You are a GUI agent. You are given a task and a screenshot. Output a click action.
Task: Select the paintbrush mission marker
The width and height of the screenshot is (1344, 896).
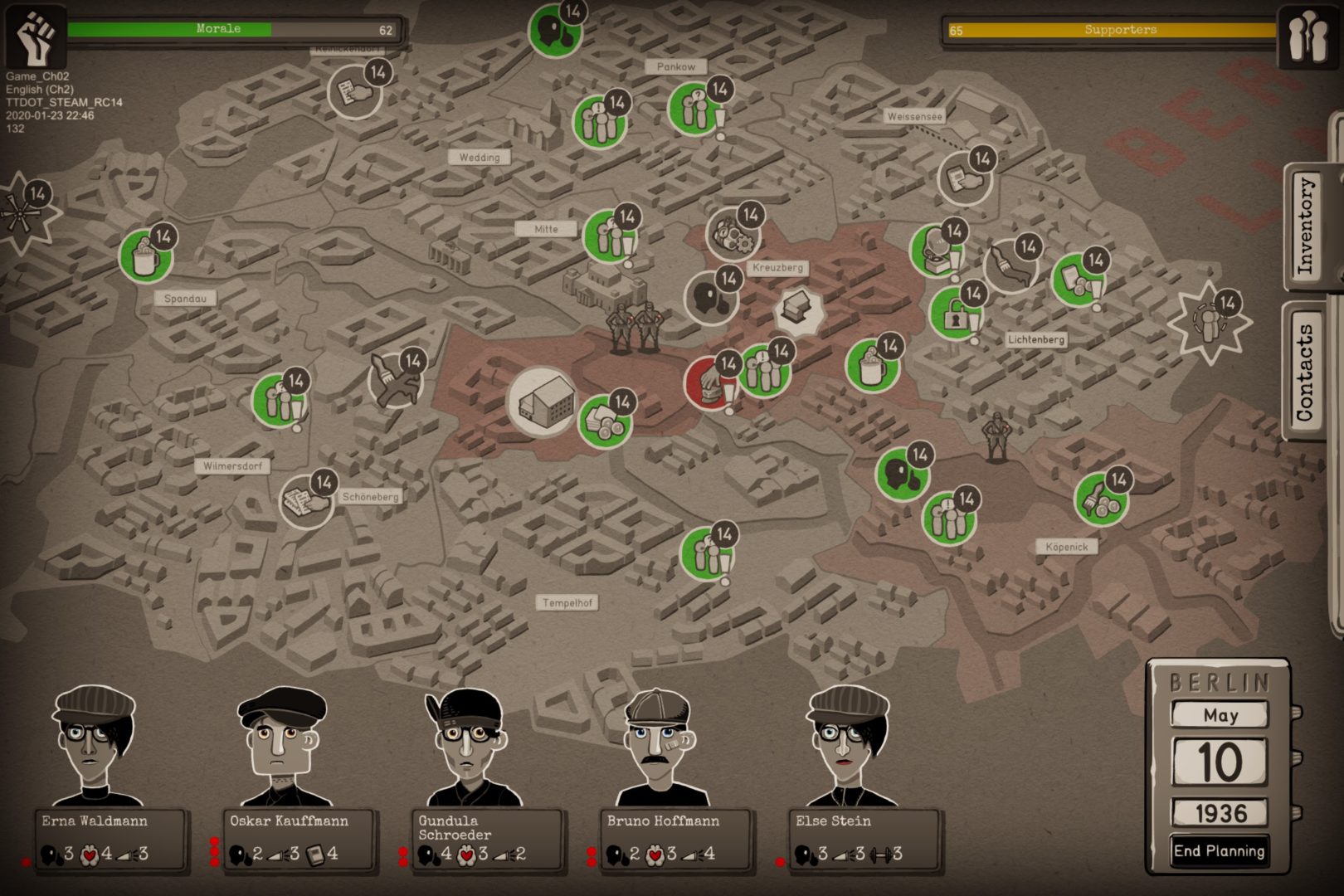click(x=1010, y=266)
